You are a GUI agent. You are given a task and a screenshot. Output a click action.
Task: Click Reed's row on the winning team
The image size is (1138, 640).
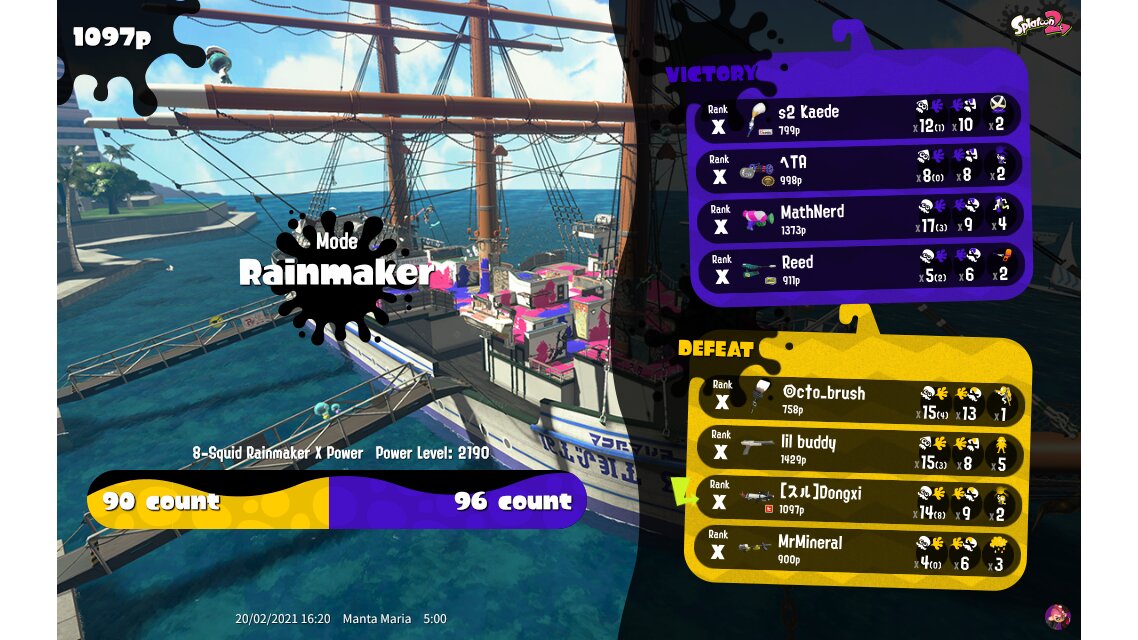[858, 269]
